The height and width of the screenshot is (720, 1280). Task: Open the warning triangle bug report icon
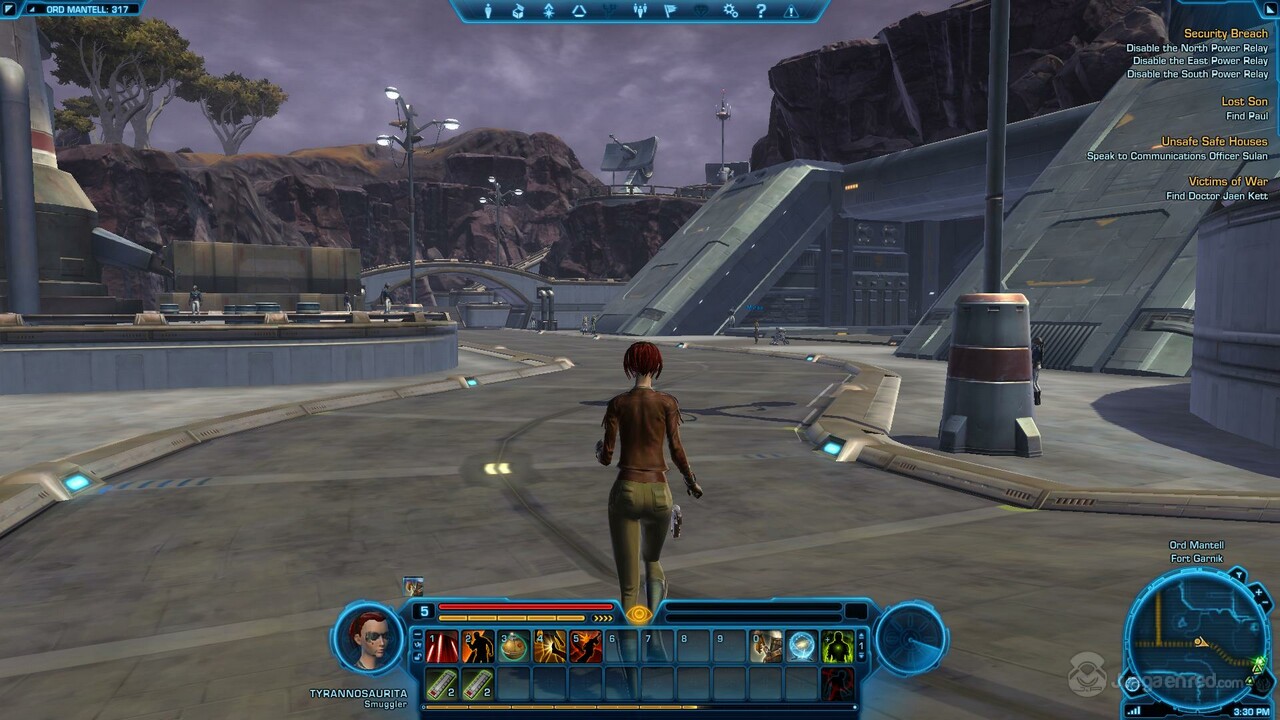[791, 11]
